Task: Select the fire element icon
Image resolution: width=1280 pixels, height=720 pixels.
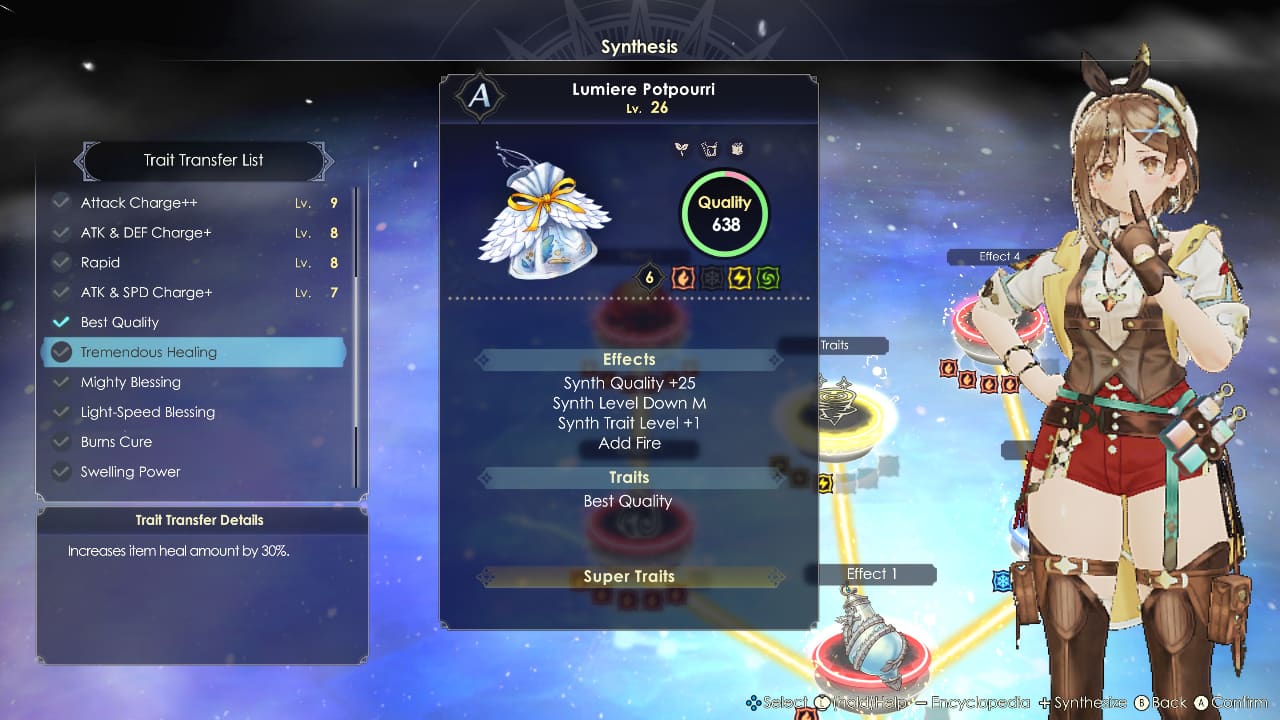Action: [683, 278]
